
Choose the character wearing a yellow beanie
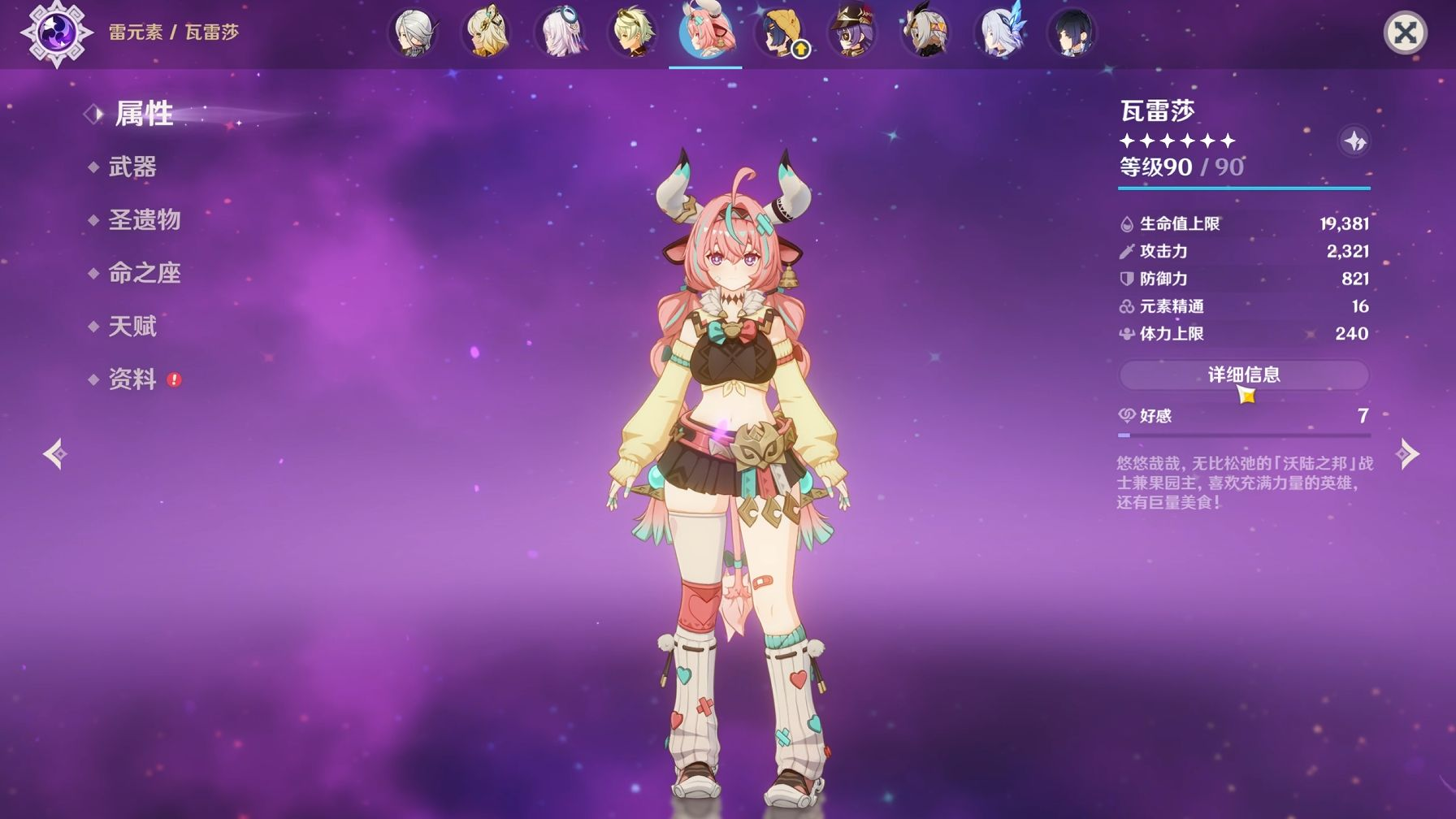click(x=779, y=33)
